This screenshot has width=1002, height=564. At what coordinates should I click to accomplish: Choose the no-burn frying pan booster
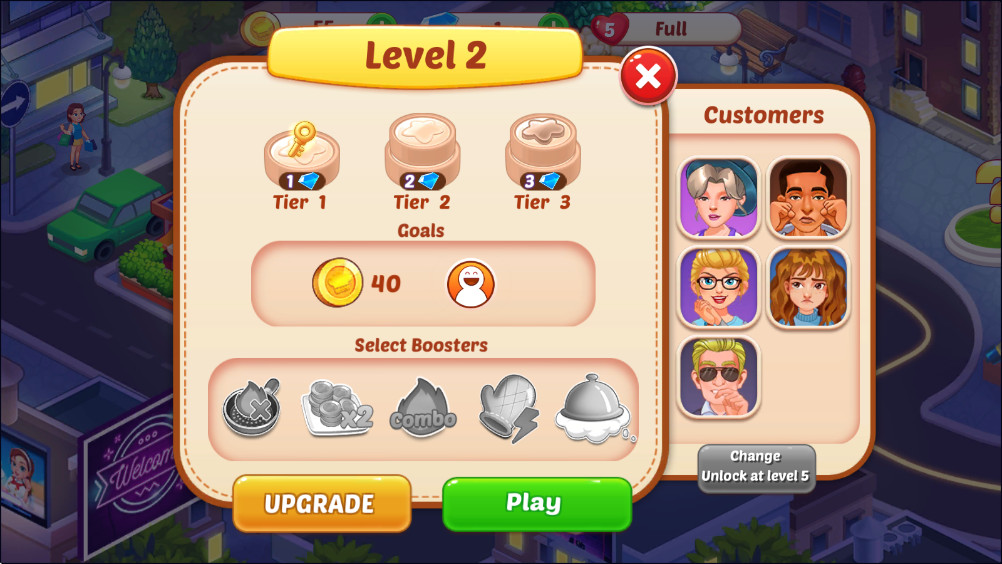pos(250,409)
